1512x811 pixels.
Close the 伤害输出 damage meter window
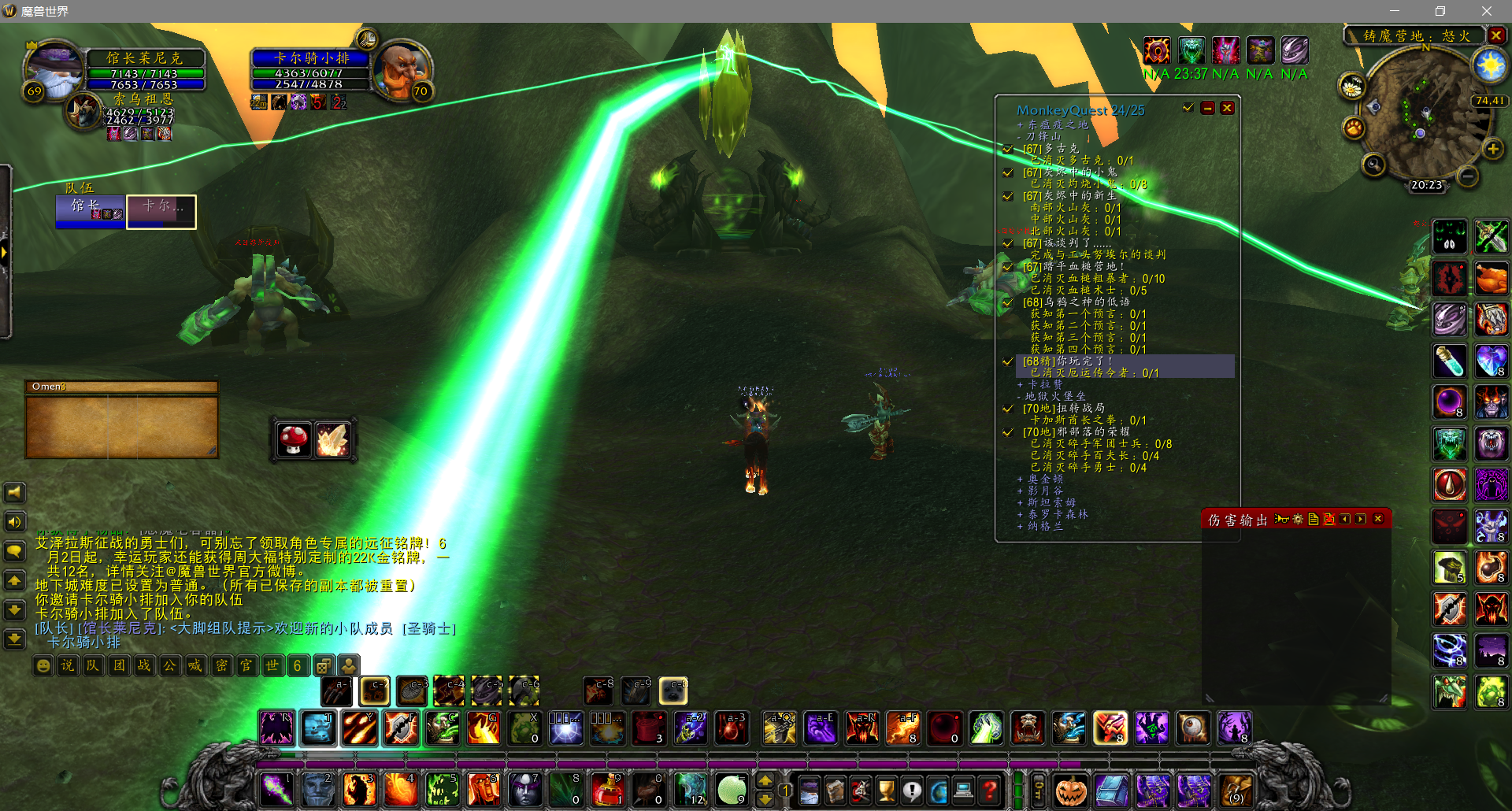(x=1378, y=519)
